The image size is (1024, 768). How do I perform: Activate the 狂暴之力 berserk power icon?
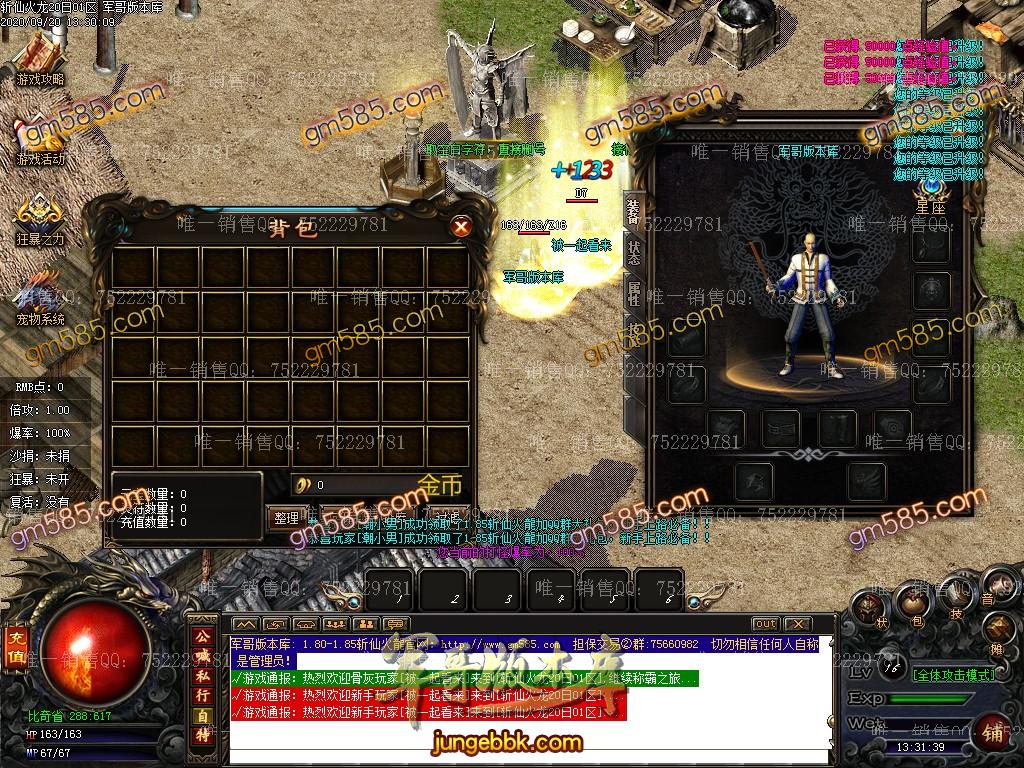pyautogui.click(x=40, y=218)
